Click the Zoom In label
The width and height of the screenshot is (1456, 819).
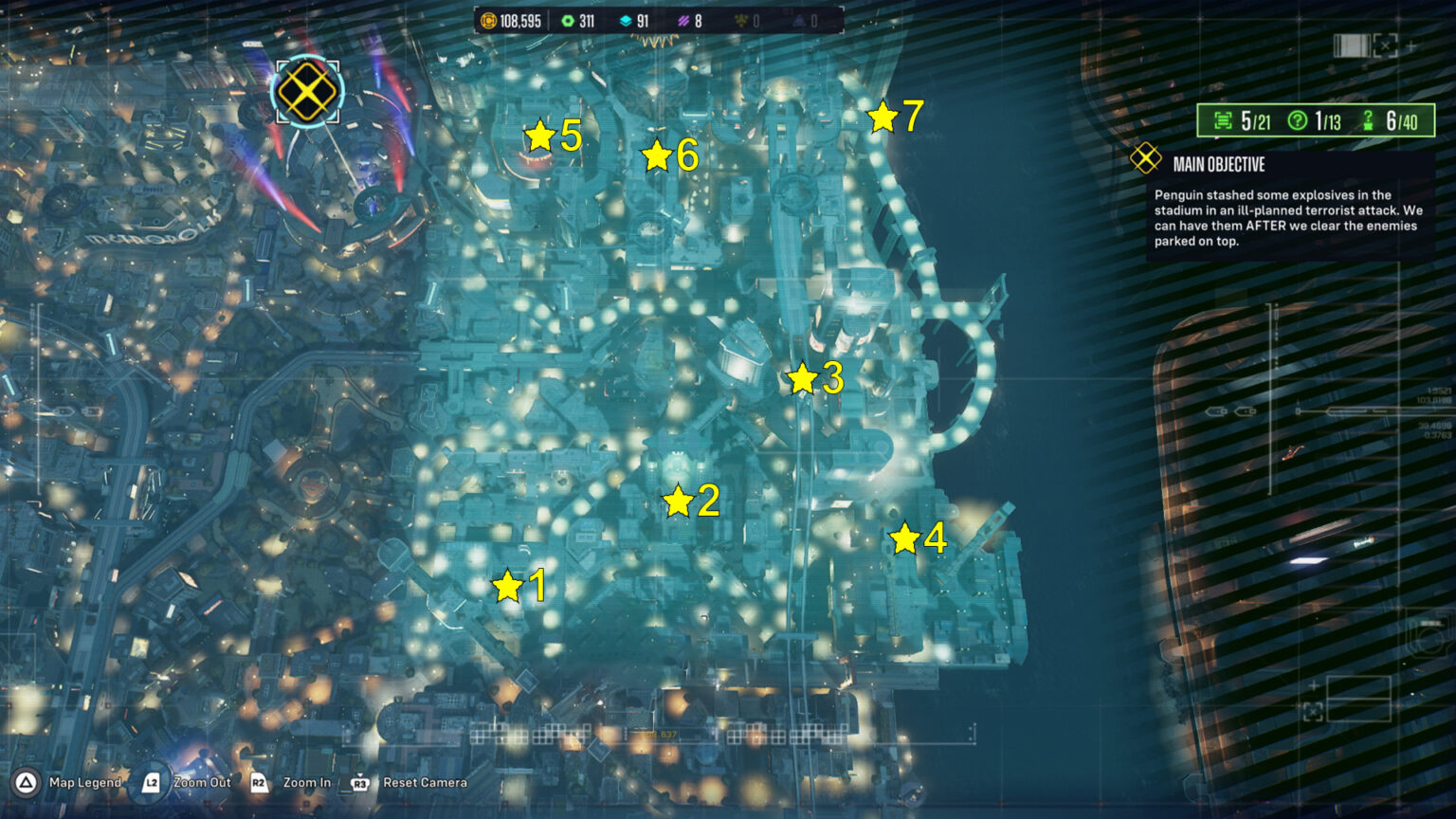tap(305, 783)
